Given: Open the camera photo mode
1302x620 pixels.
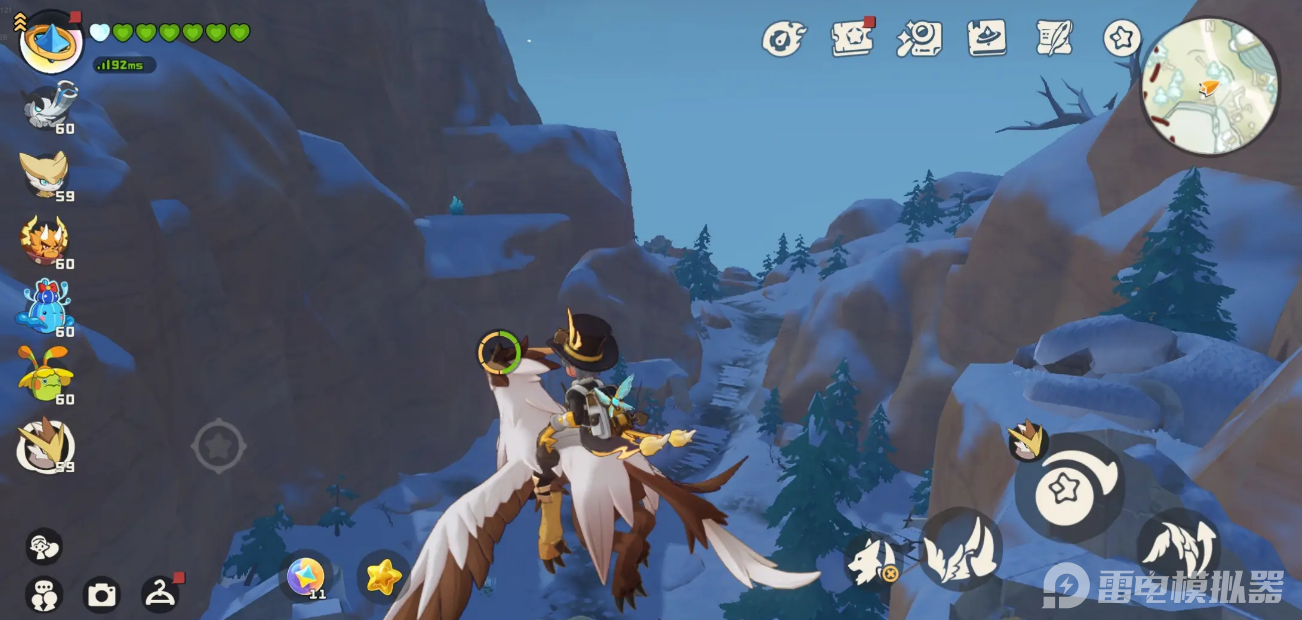Looking at the screenshot, I should coord(101,595).
